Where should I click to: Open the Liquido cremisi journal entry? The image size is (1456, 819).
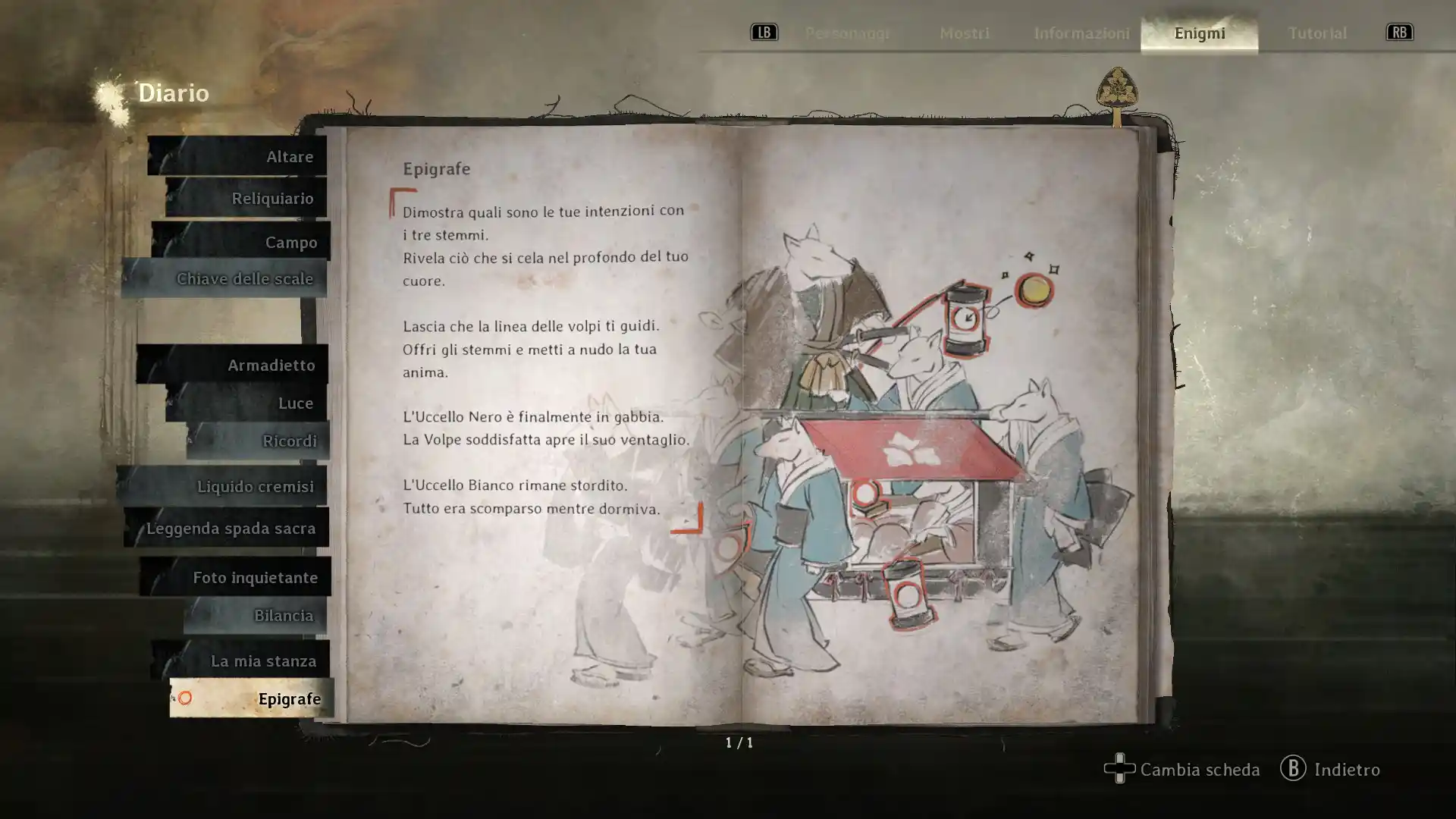point(256,486)
